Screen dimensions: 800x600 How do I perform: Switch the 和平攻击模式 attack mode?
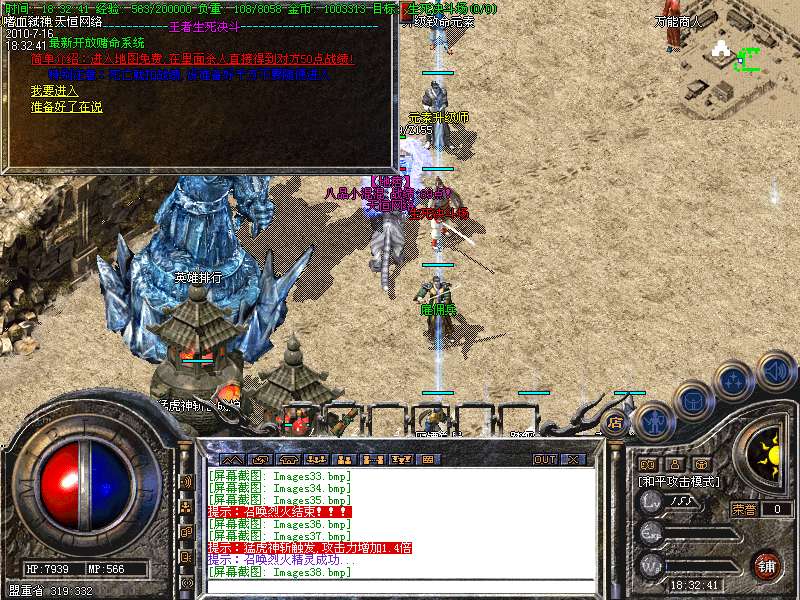pyautogui.click(x=678, y=481)
